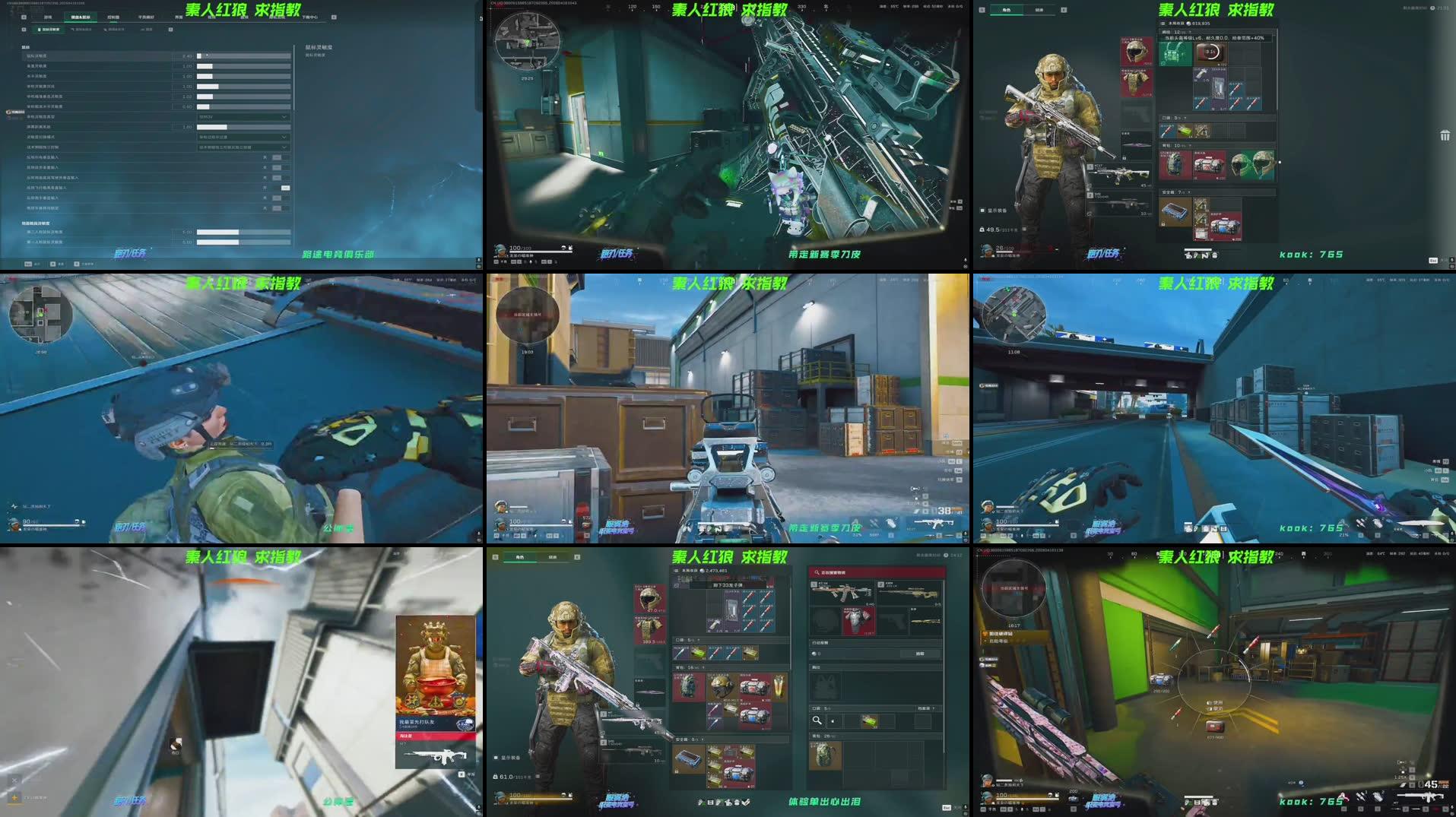This screenshot has height=817, width=1456.
Task: Toggle the 显示装备 show-equipment checkbox
Action: click(x=982, y=211)
